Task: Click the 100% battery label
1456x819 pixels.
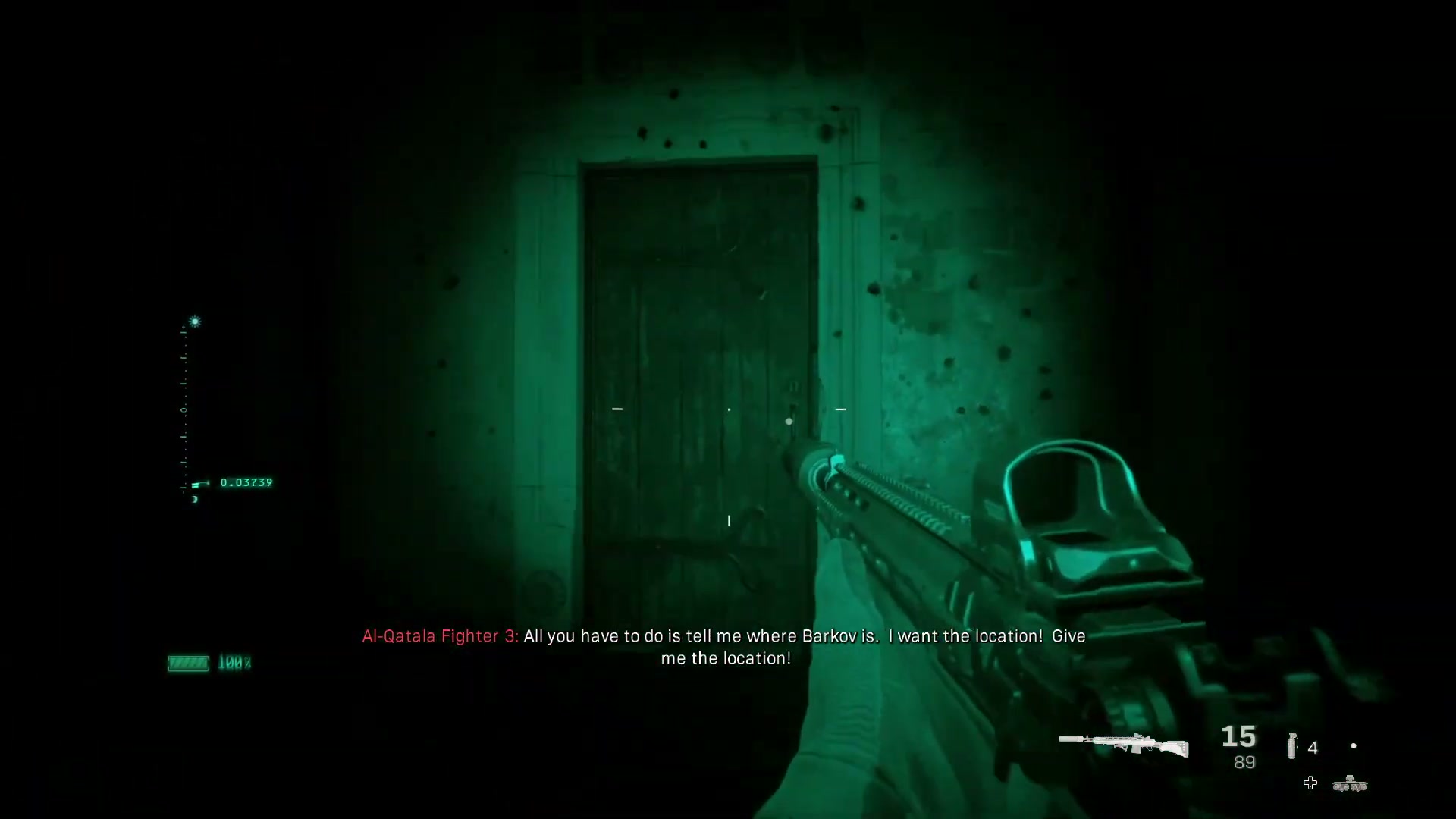Action: point(236,663)
